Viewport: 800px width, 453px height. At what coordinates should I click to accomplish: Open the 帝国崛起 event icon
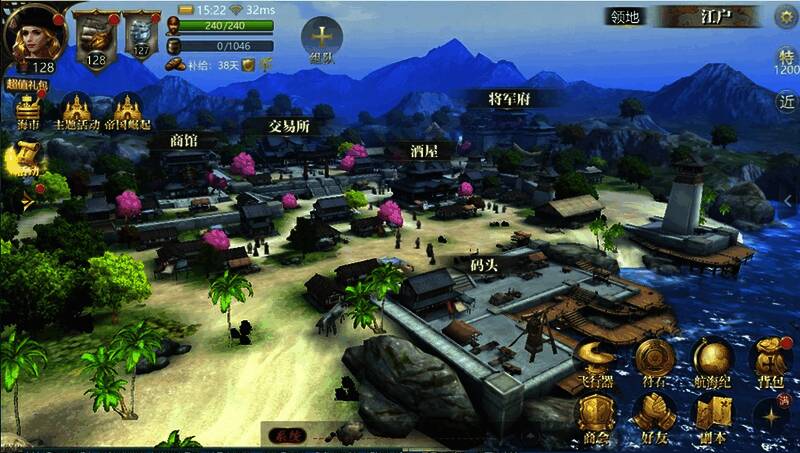(127, 111)
